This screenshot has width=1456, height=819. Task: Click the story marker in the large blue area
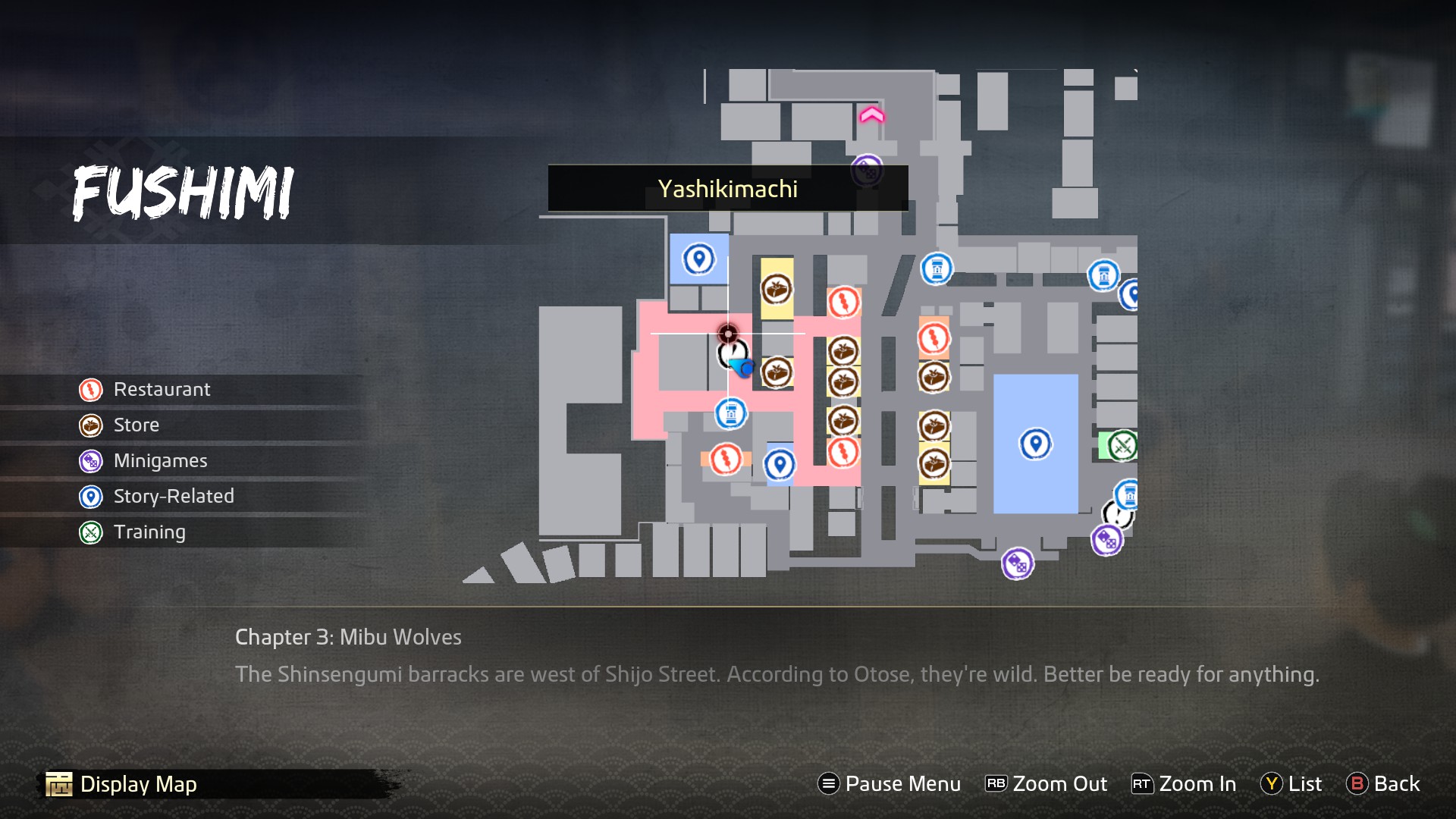(1035, 444)
